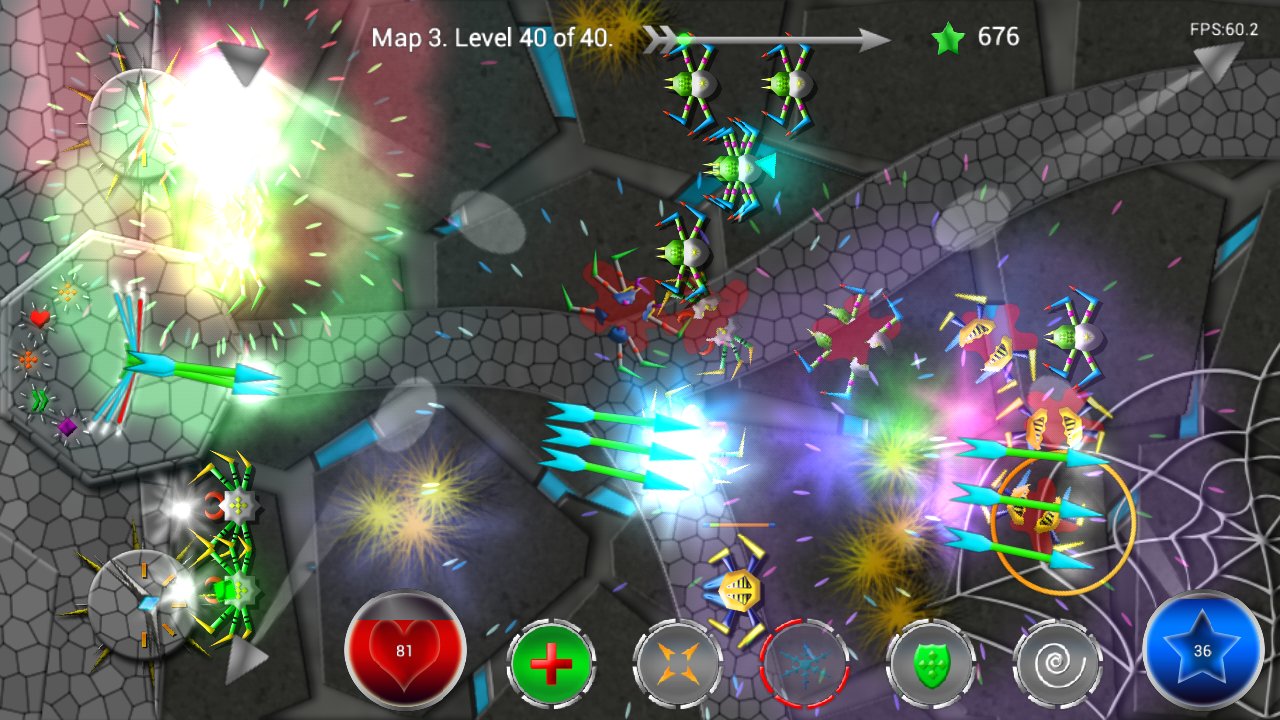Choose the orange diamond-cluster upgrade icon
The image size is (1280, 720).
[27, 358]
